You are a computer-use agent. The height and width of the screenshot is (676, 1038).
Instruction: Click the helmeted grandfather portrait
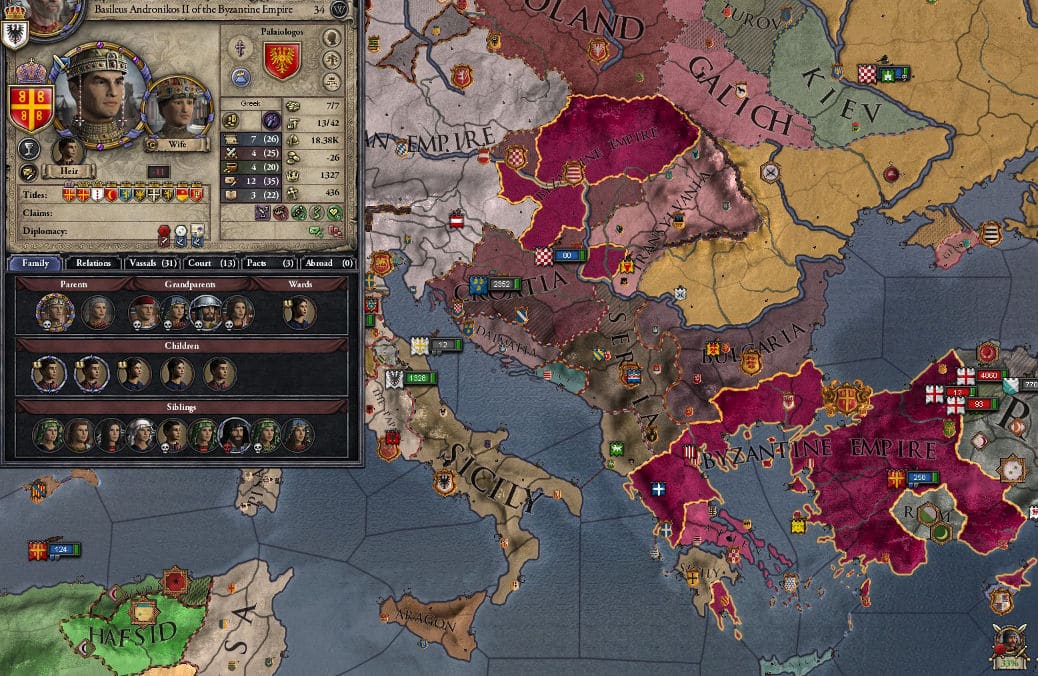(x=206, y=312)
